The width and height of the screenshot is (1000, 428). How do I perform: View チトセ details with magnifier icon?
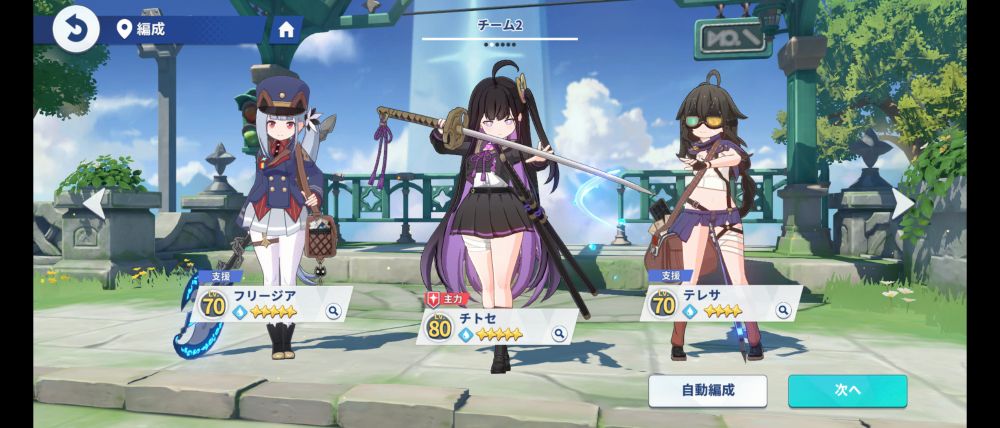click(x=559, y=334)
